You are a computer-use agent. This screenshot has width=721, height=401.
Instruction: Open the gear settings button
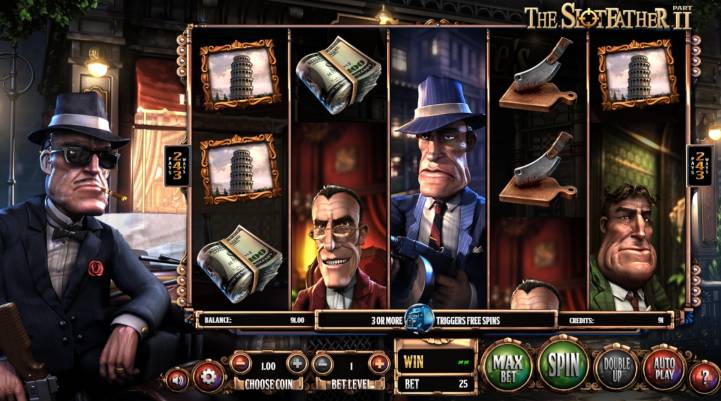click(209, 376)
